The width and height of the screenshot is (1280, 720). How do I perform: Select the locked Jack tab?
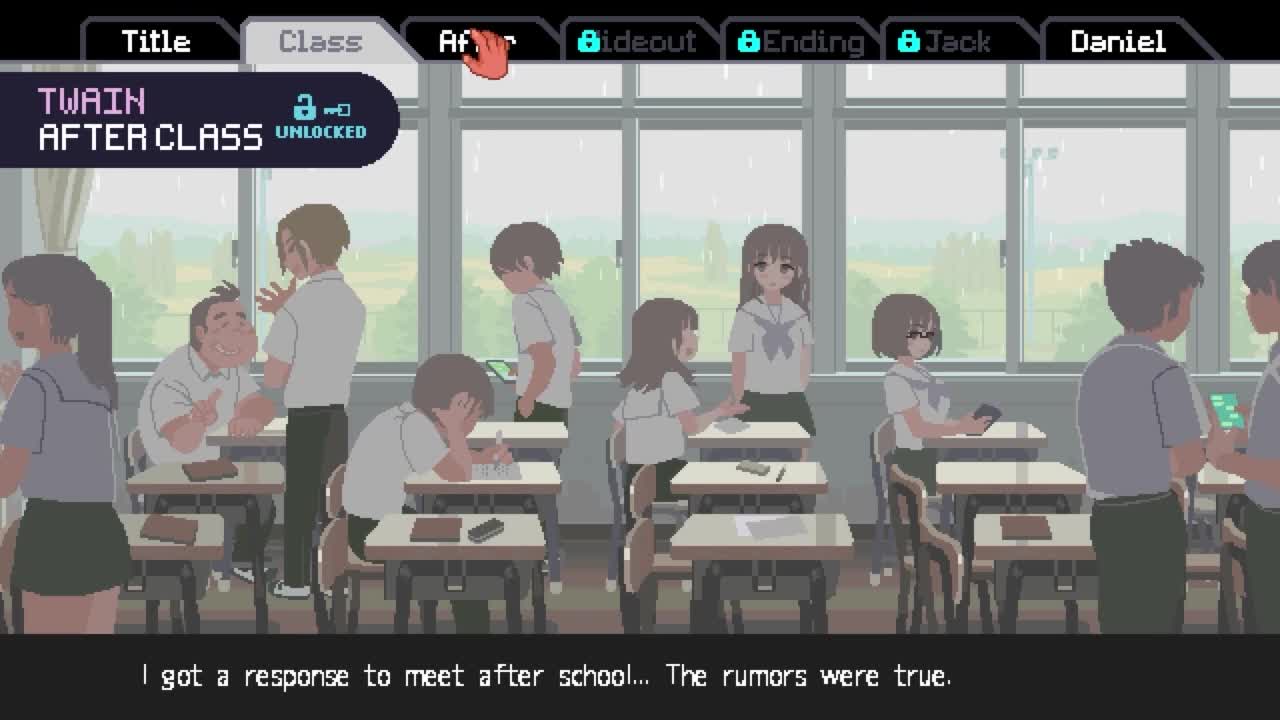945,42
